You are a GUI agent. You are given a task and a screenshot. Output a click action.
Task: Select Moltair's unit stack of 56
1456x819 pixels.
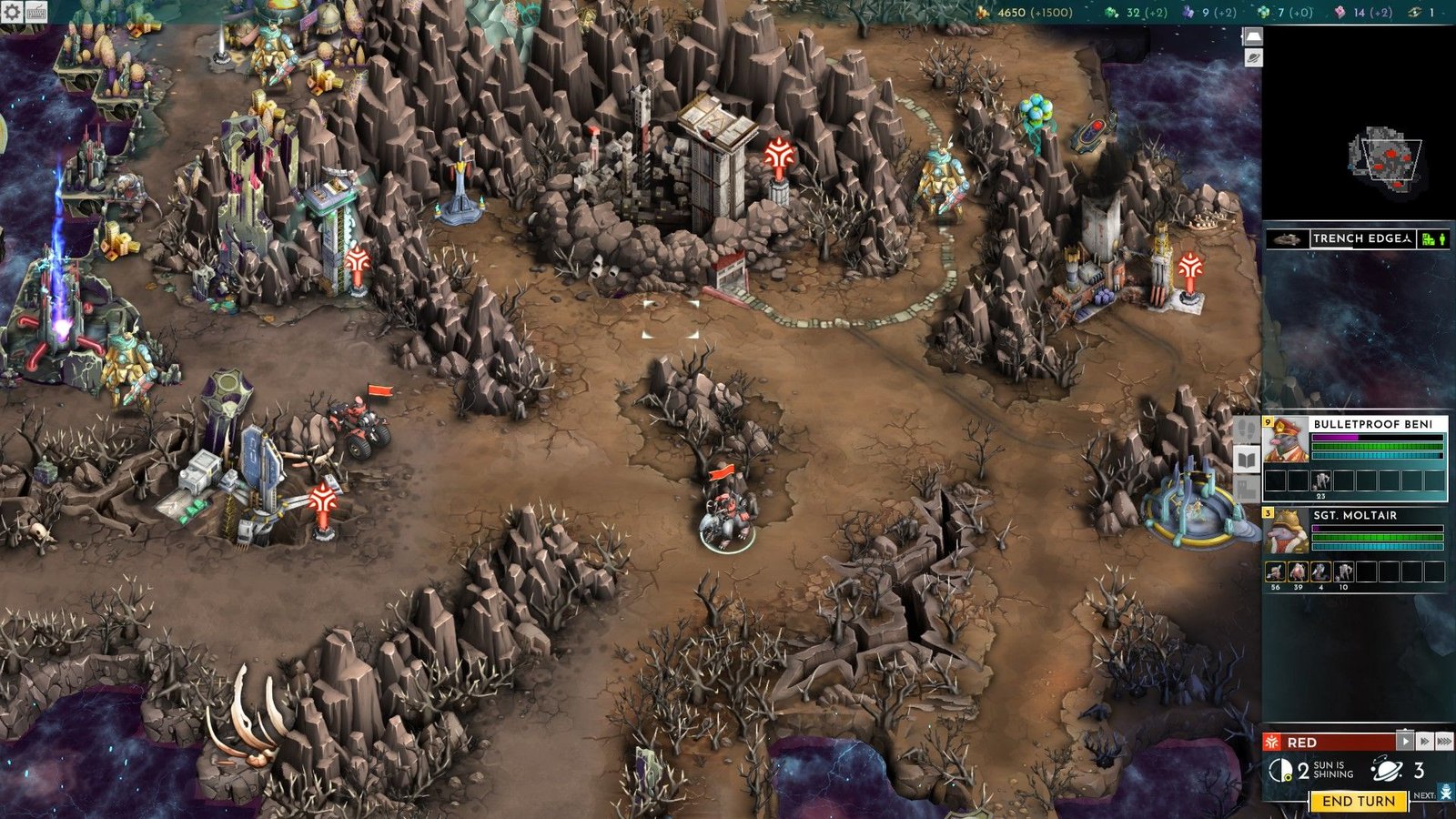tap(1275, 571)
